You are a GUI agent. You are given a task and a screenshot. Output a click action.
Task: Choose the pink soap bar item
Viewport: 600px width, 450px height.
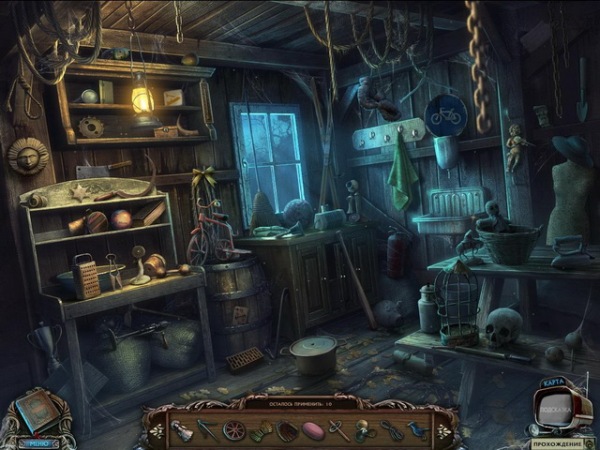(x=313, y=430)
